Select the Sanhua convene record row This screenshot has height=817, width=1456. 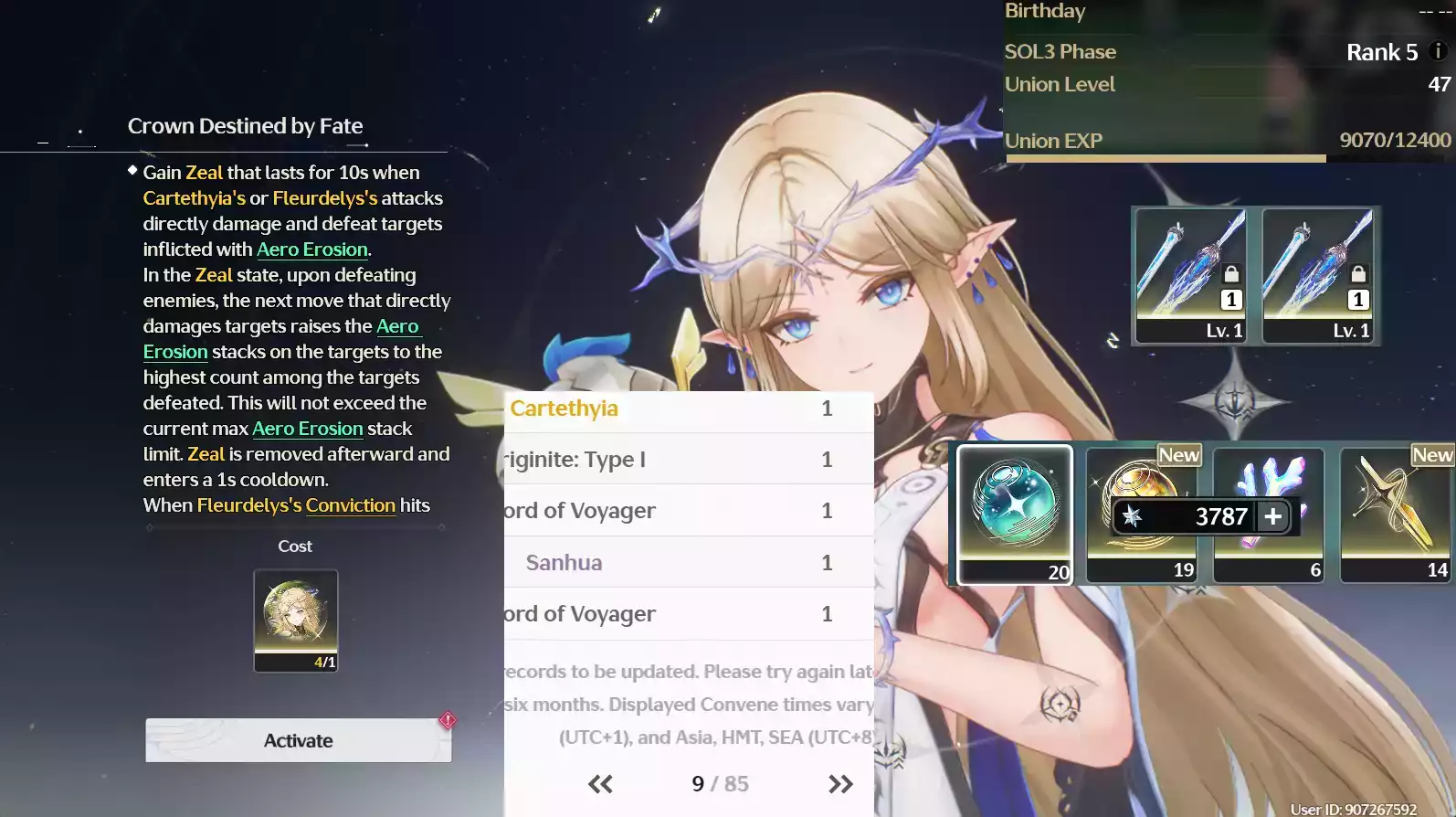pyautogui.click(x=689, y=563)
